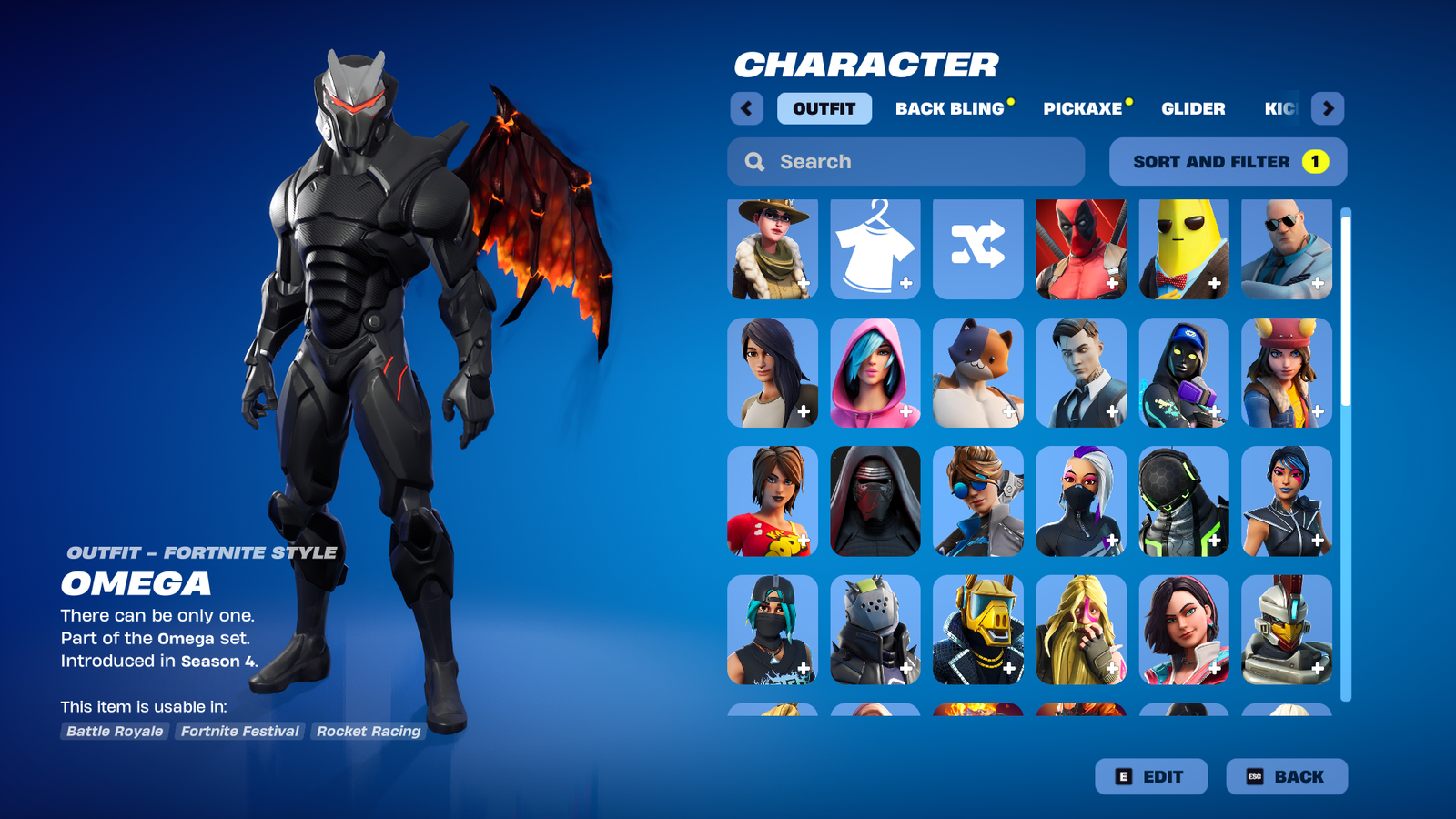
Task: Switch to the Pickaxe tab
Action: pyautogui.click(x=1082, y=108)
